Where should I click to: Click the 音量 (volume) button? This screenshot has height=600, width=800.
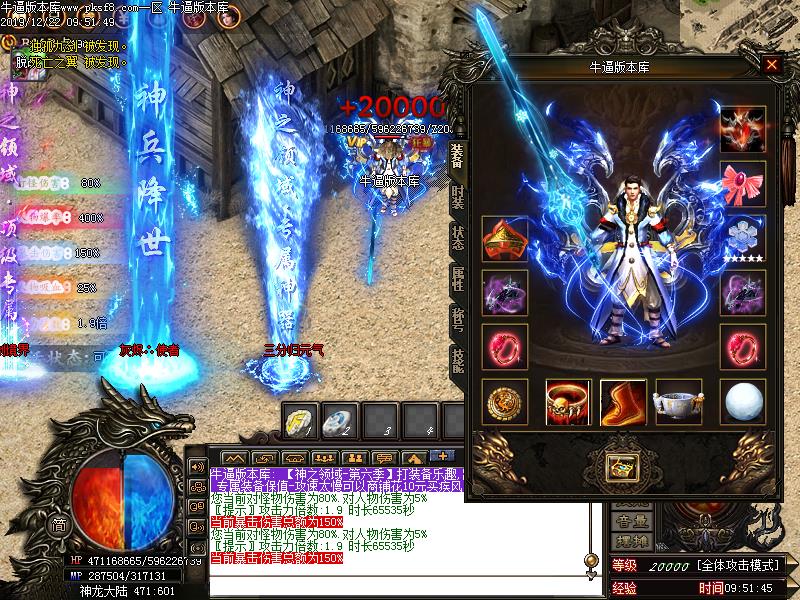631,520
